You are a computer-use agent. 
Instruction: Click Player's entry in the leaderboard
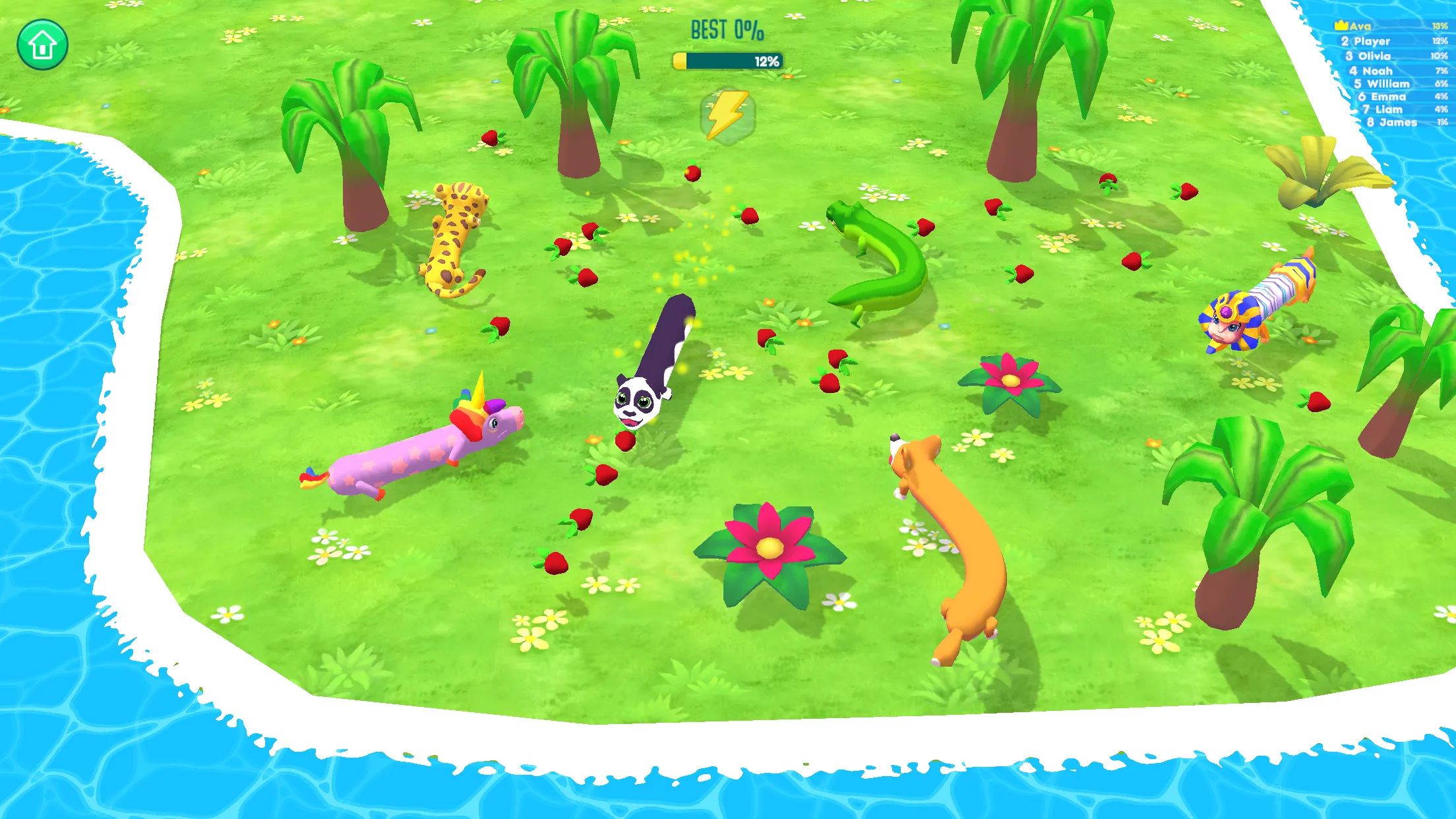coord(1372,41)
